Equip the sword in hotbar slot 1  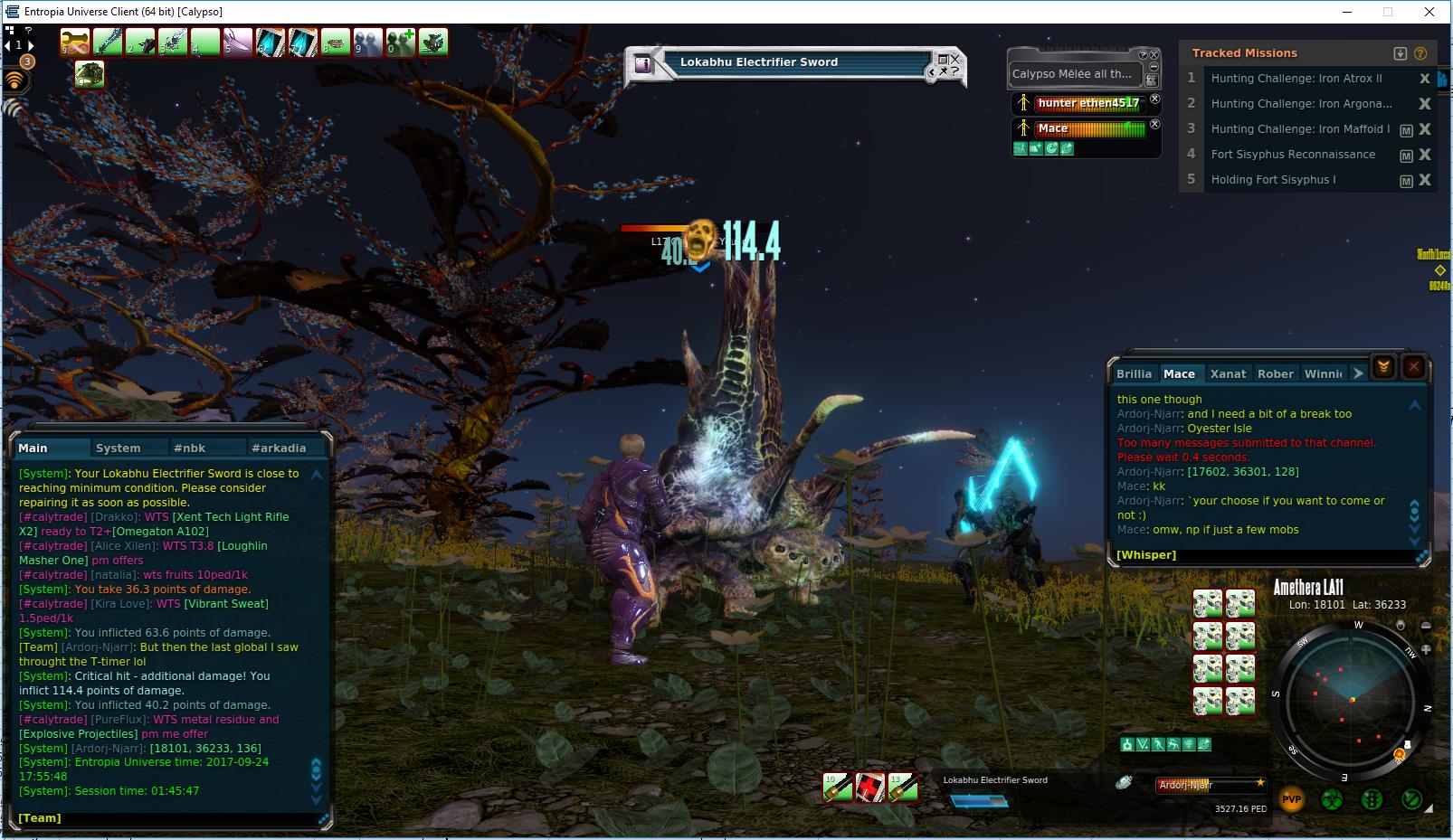pos(108,42)
